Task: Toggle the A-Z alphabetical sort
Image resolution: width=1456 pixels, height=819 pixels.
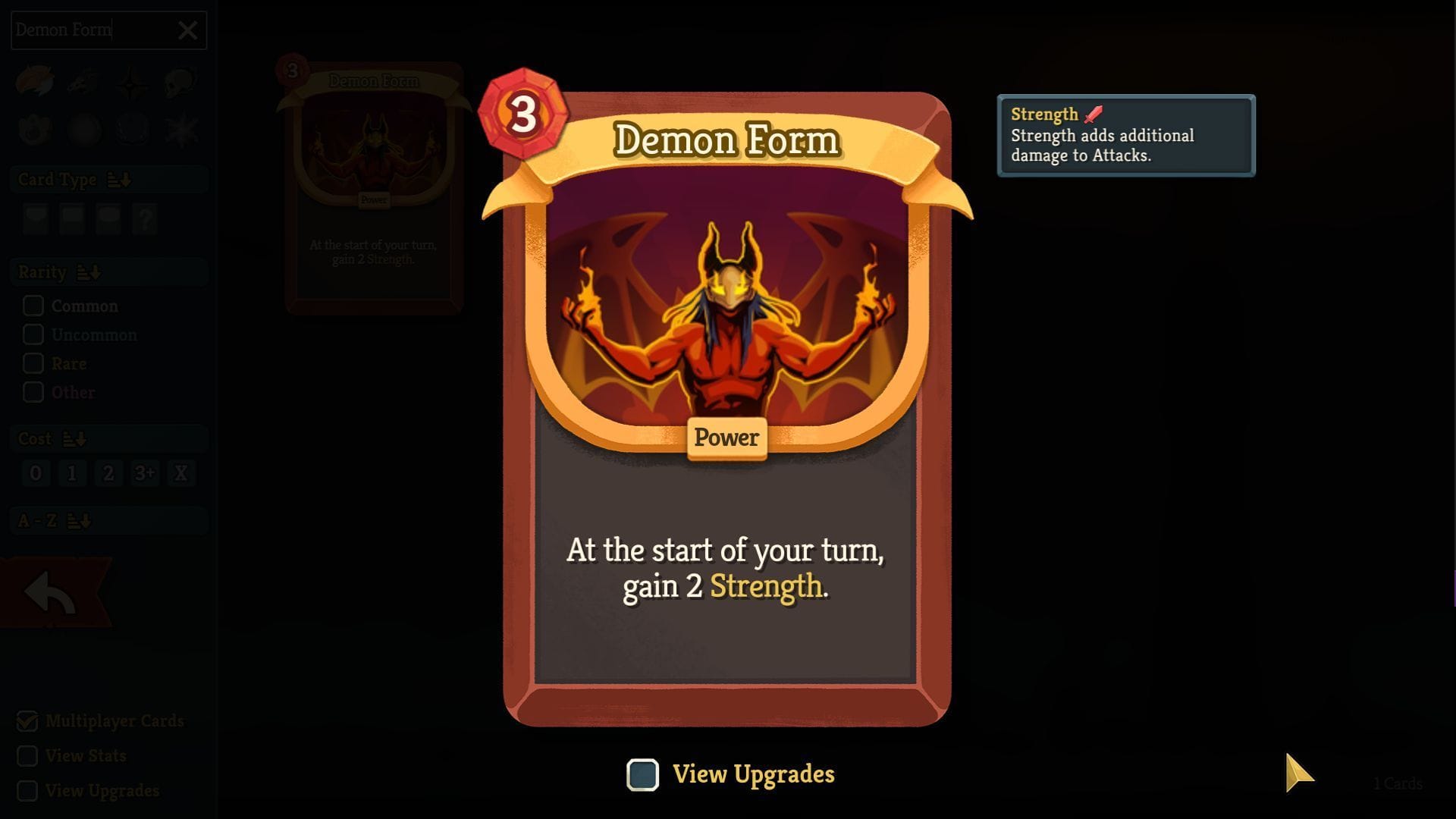Action: point(79,521)
